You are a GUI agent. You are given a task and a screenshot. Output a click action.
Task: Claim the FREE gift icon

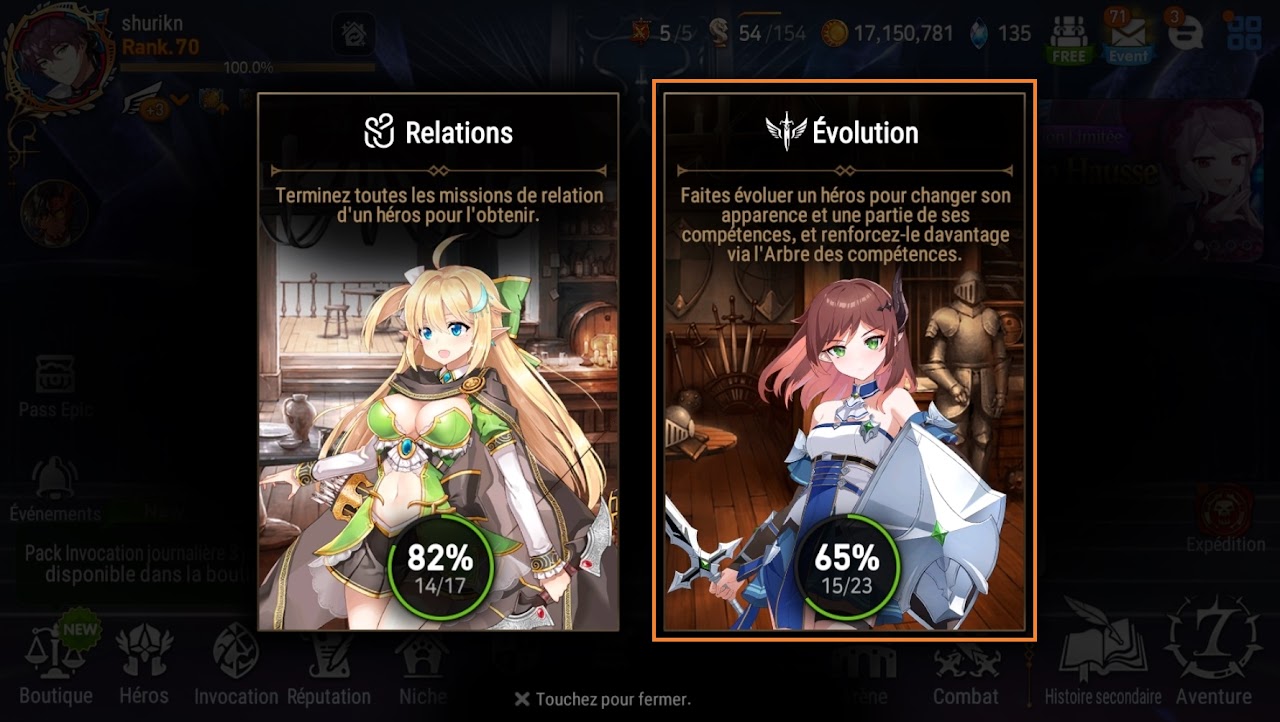coord(1068,38)
